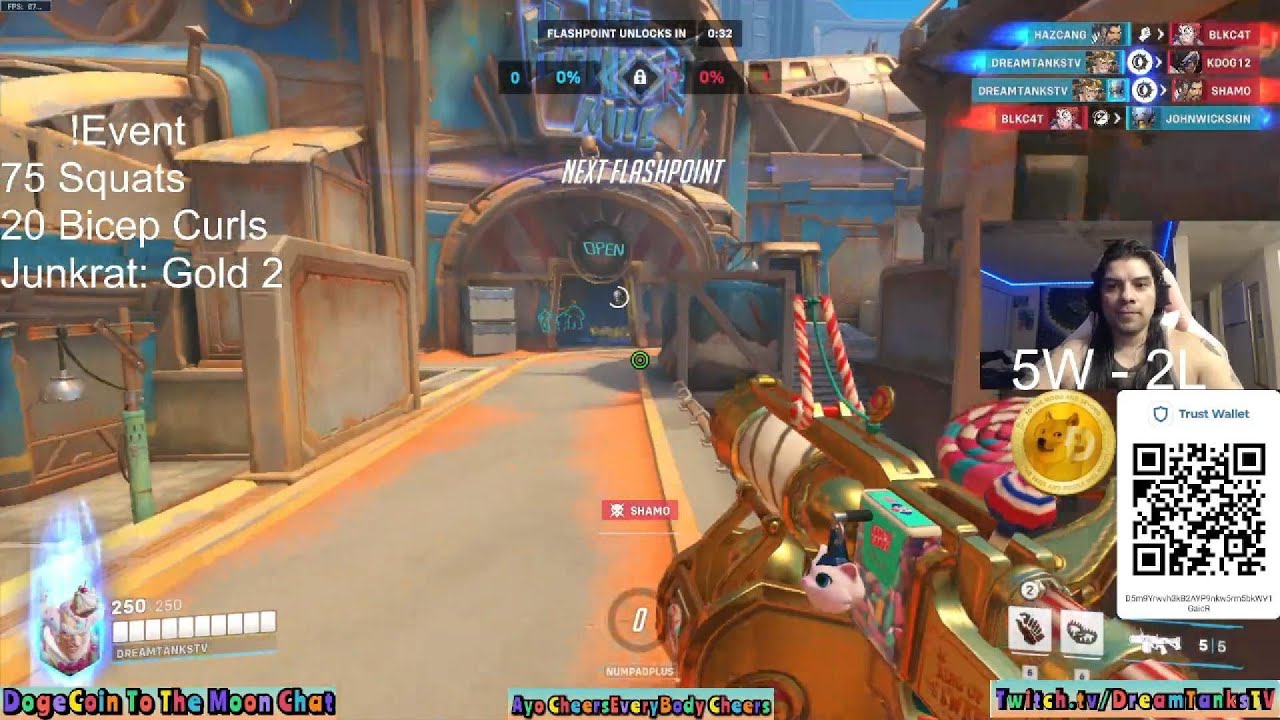
Task: Trigger the Steel Trap ability icon
Action: point(1081,630)
